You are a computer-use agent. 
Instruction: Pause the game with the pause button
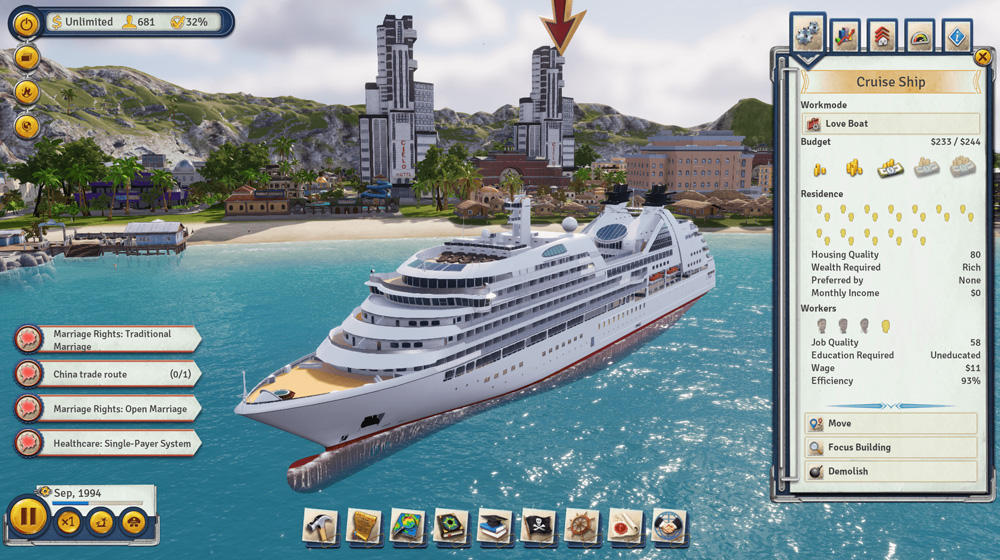tap(28, 519)
